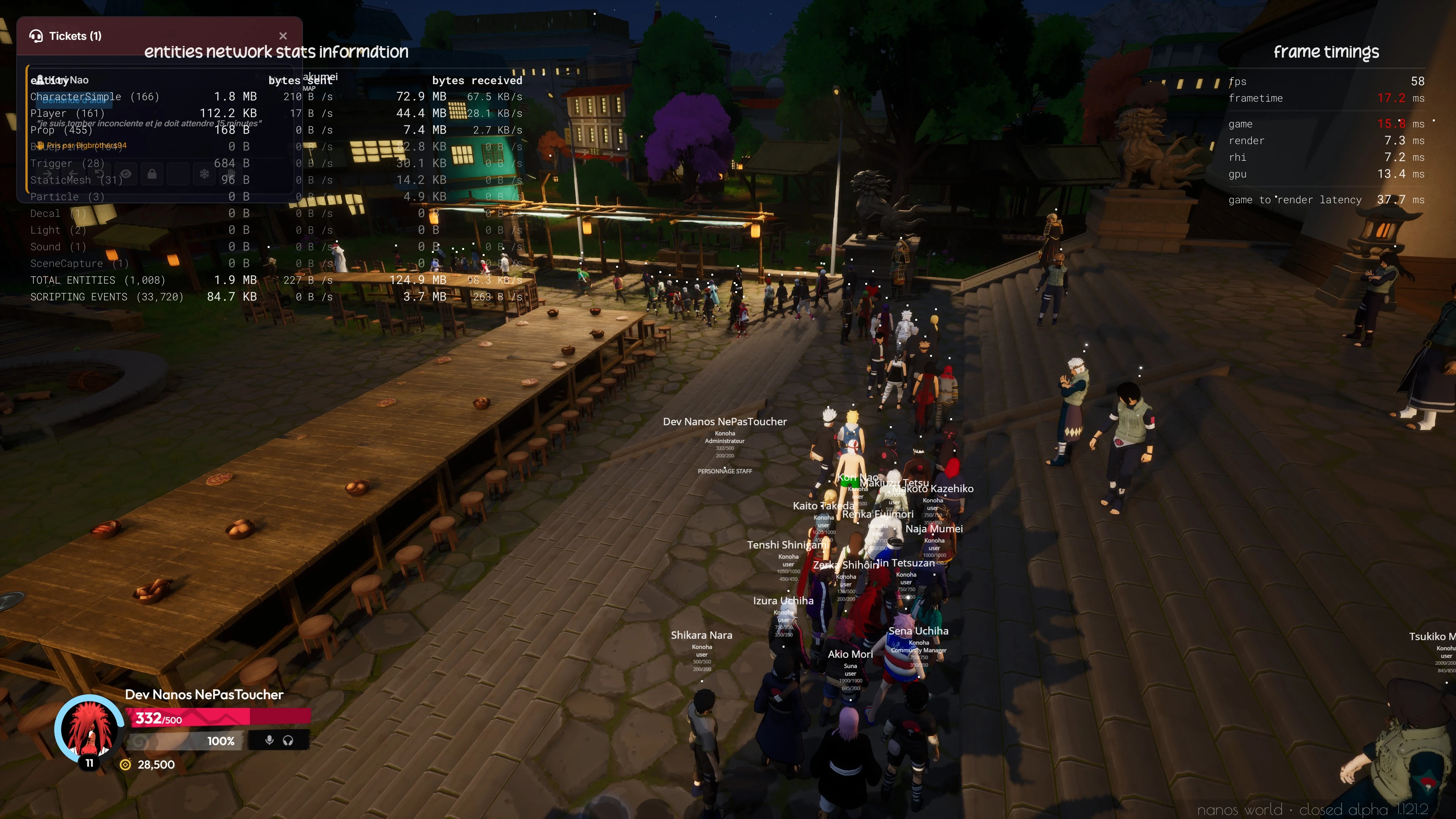Toggle the microphone icon in player HUD
Screen dimensions: 1456x819
click(x=270, y=741)
